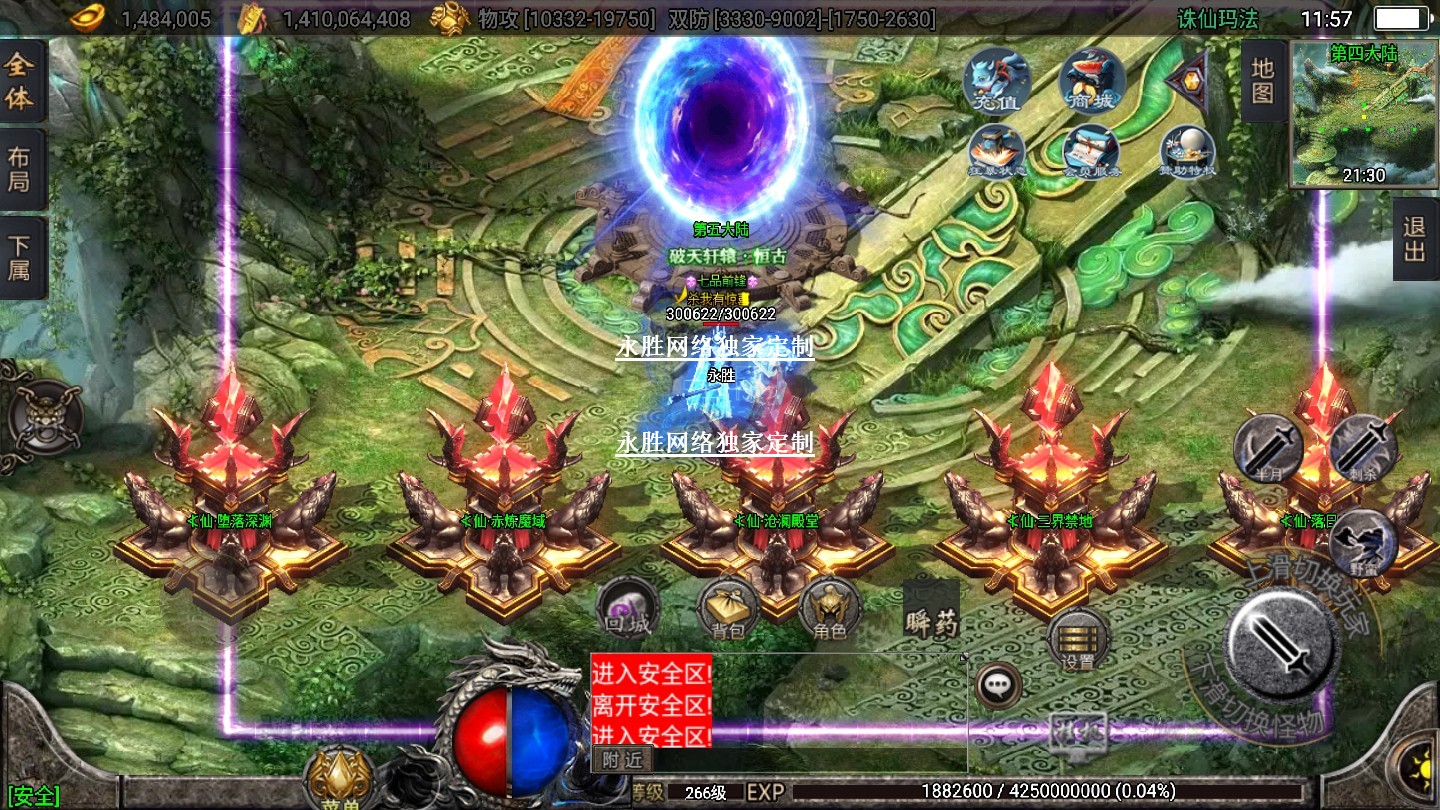Click the 第四大陆 minimap
The image size is (1440, 810).
(x=1363, y=113)
